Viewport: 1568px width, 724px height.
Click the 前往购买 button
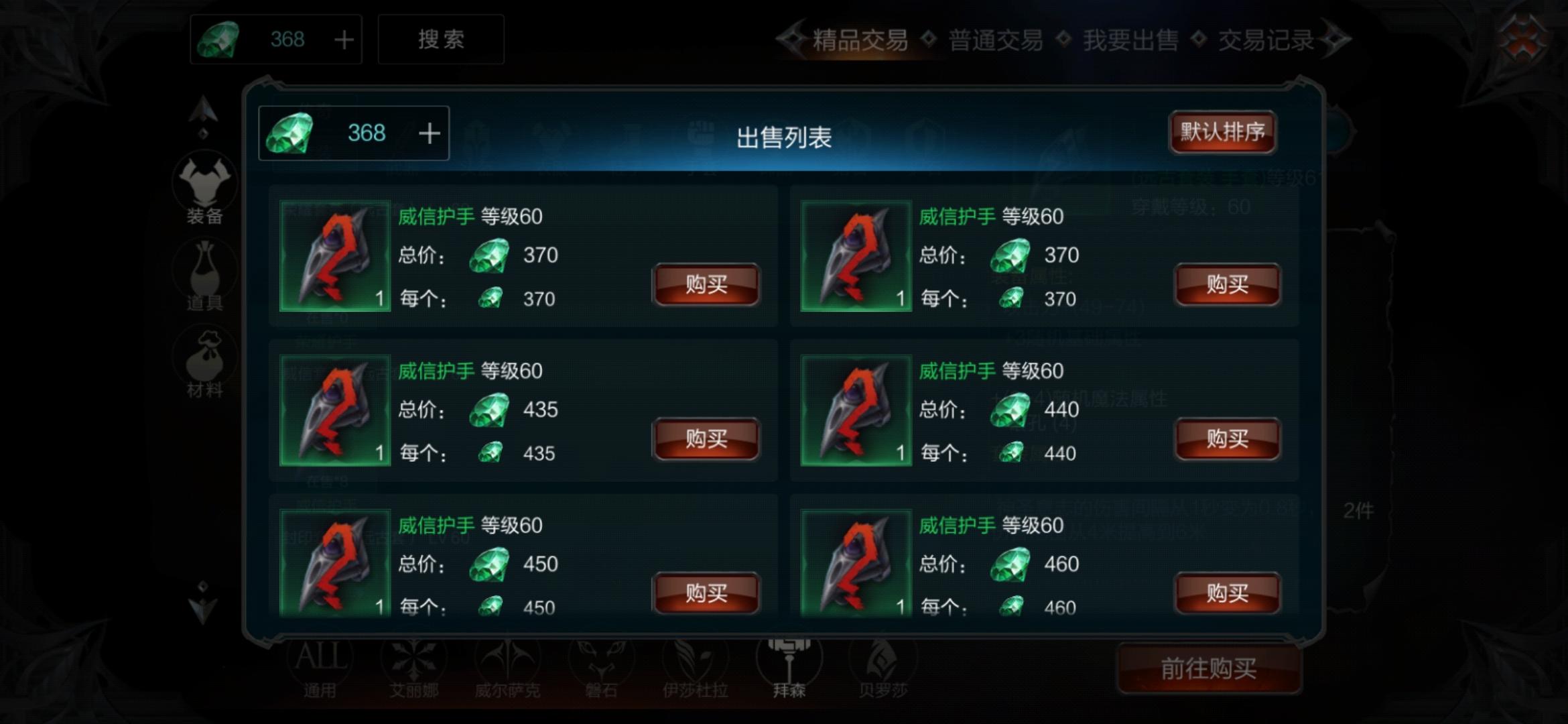click(1209, 669)
